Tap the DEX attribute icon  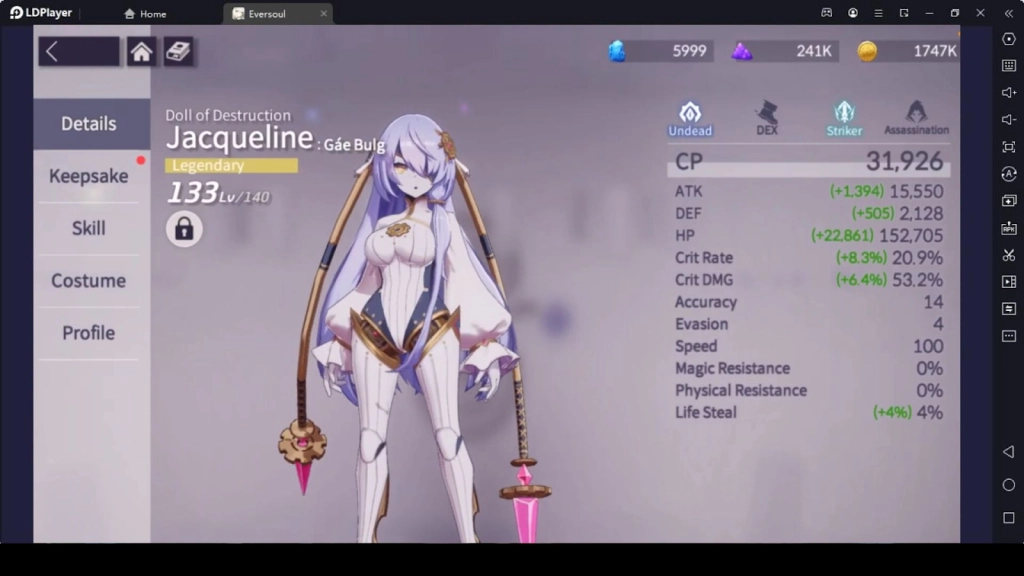767,117
